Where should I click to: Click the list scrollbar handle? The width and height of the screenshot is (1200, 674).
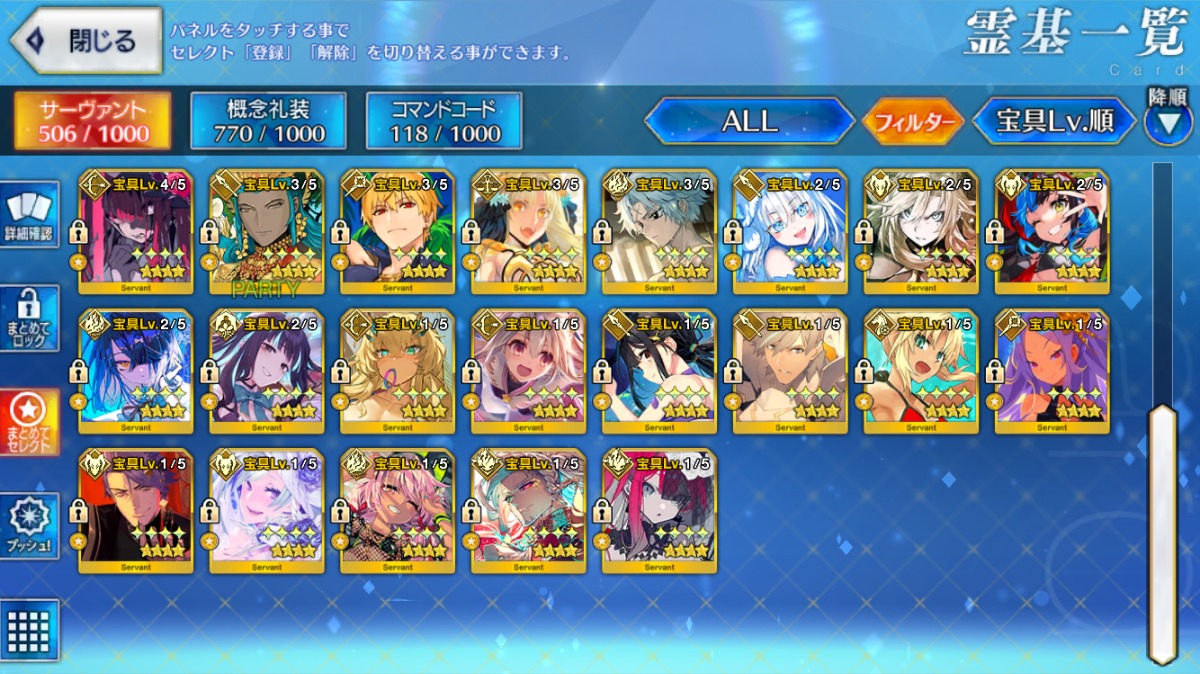(x=1162, y=530)
